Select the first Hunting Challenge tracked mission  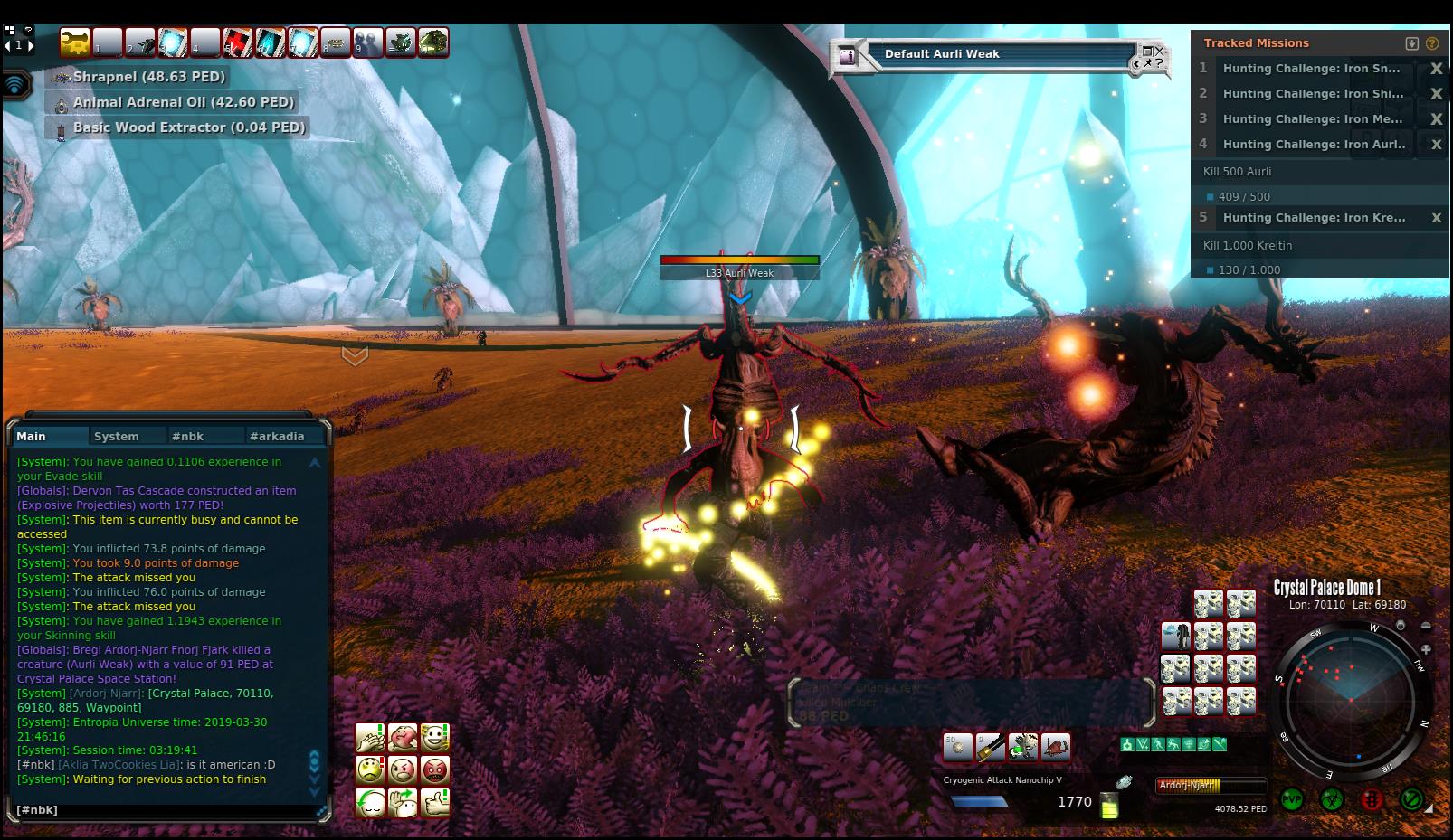[1310, 69]
